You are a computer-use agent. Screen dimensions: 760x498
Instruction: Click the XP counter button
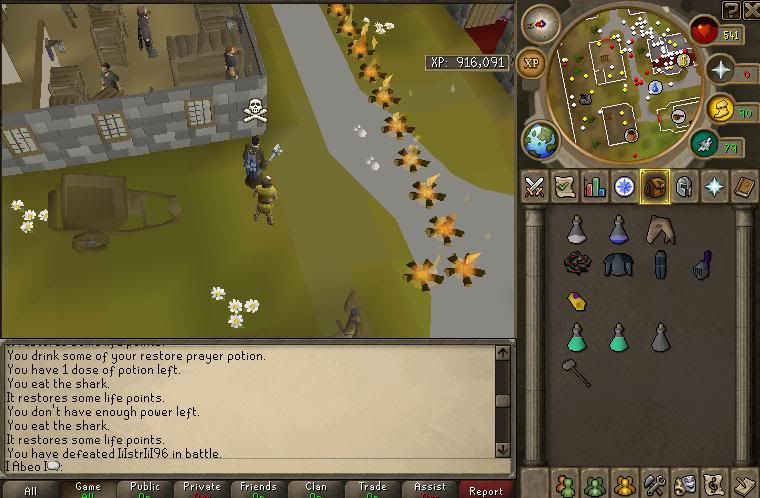(531, 62)
